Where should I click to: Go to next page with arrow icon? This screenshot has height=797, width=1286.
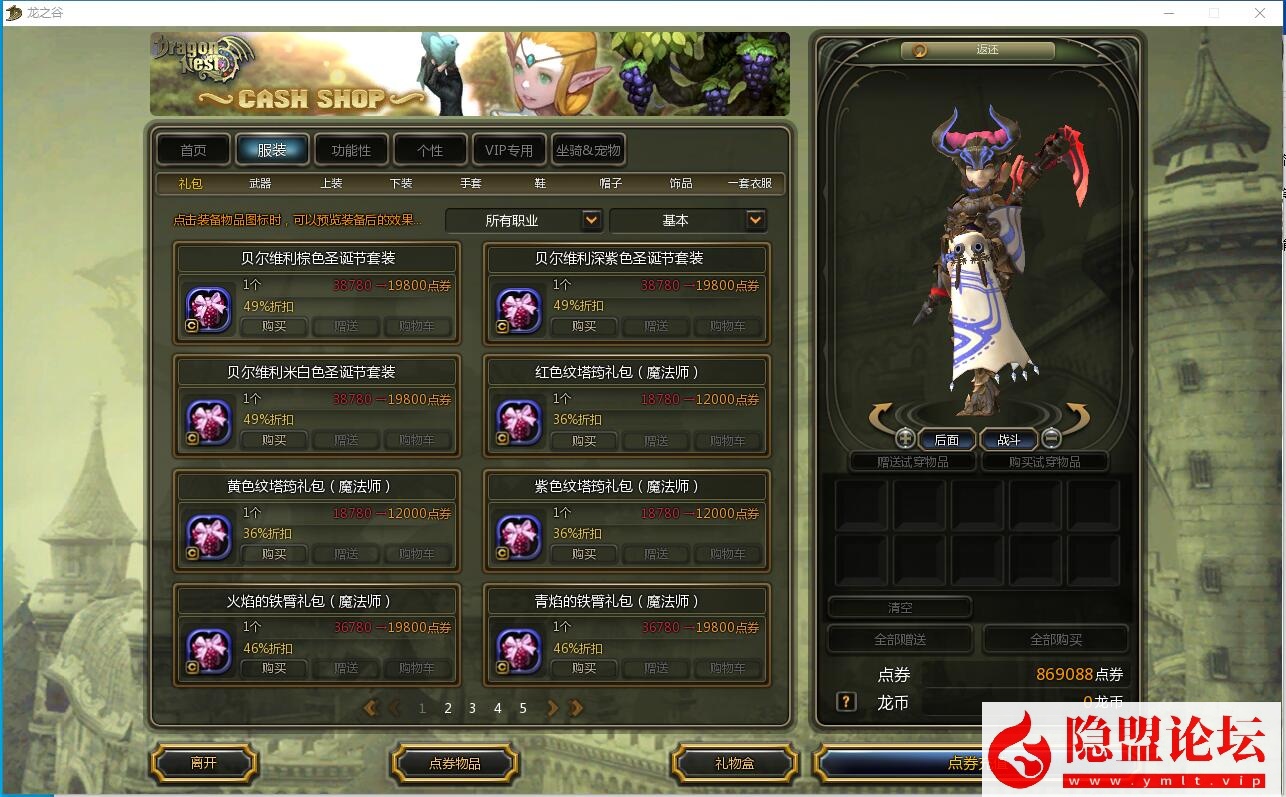(552, 708)
